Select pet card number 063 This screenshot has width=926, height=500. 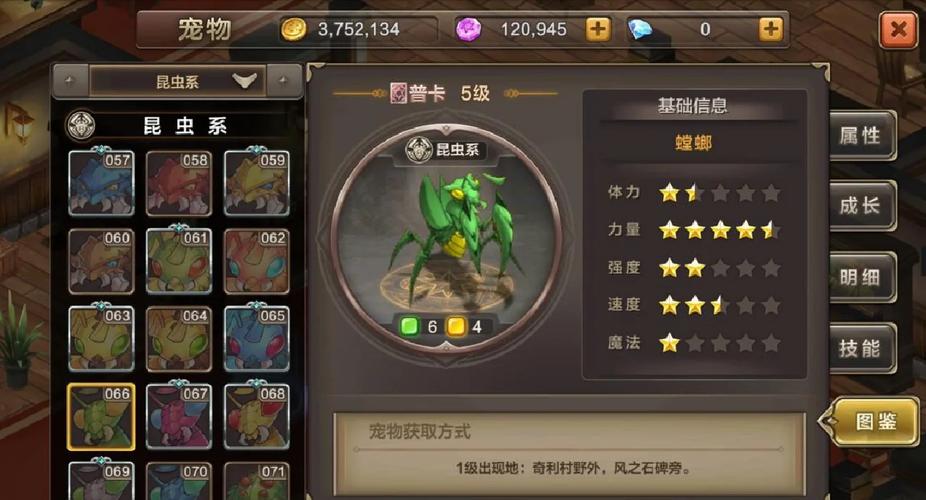pos(100,339)
